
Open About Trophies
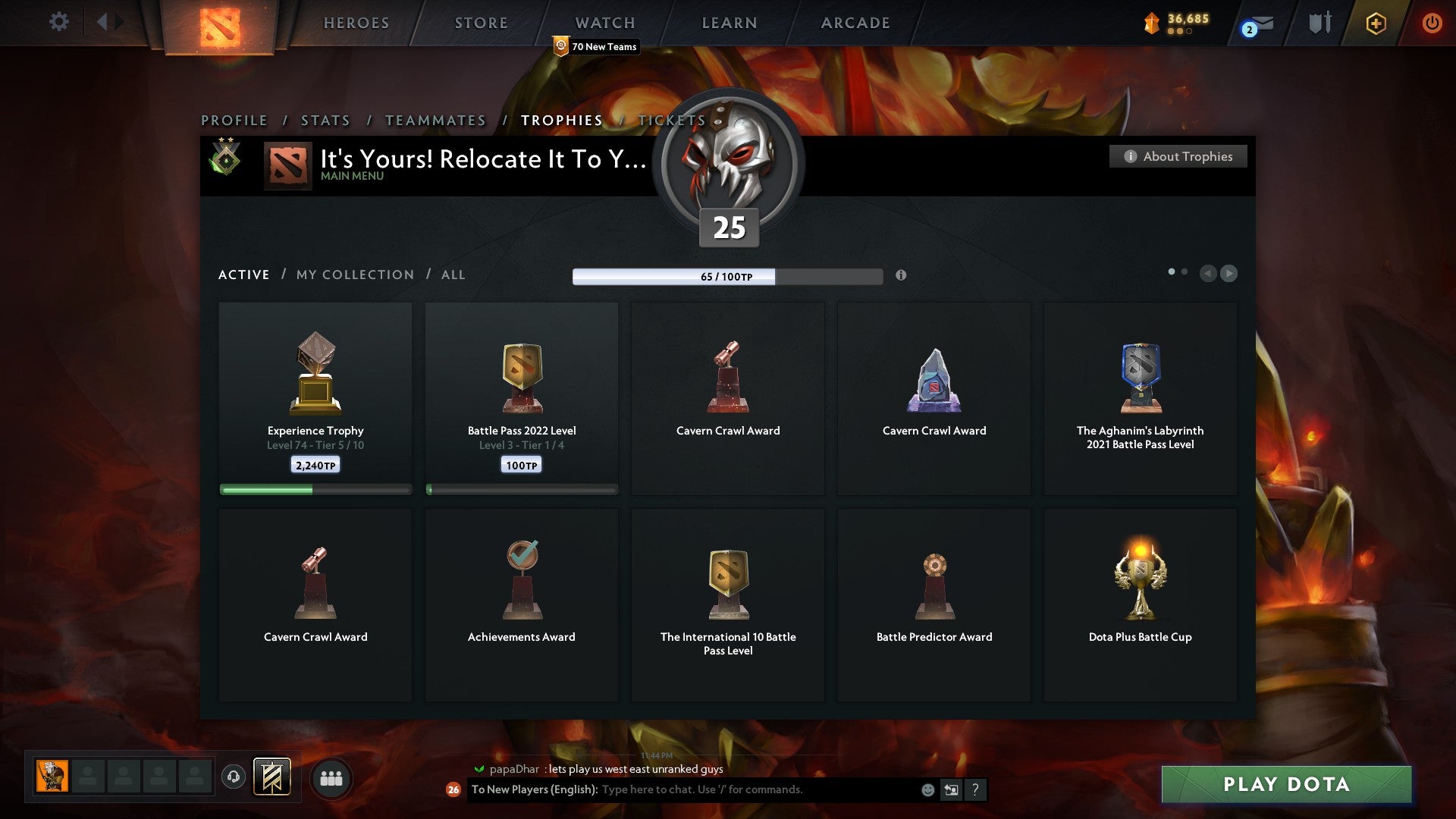1178,156
